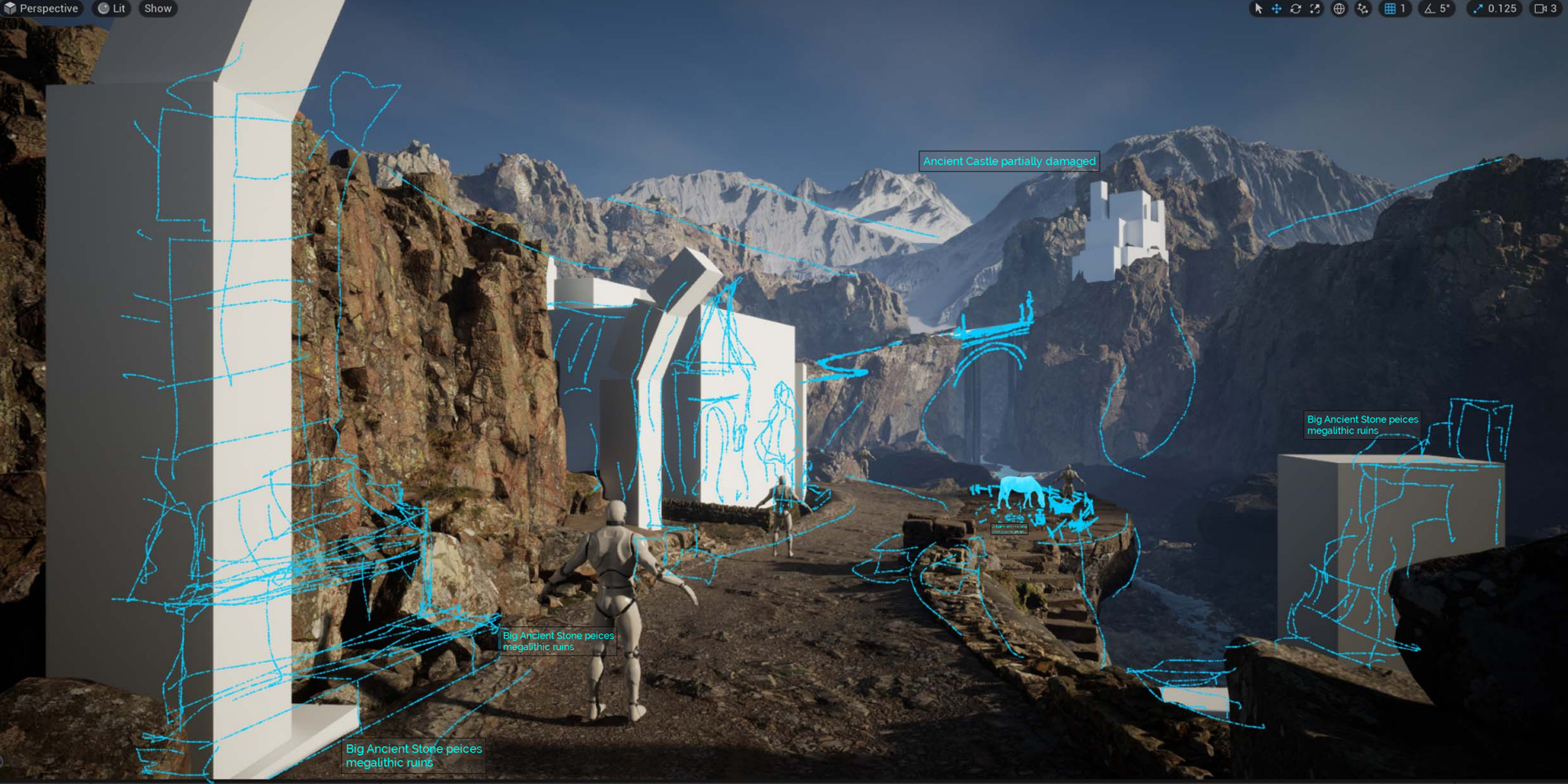Toggle grid snapping with the grid icon
Screen dimensions: 1568x784
(1390, 9)
